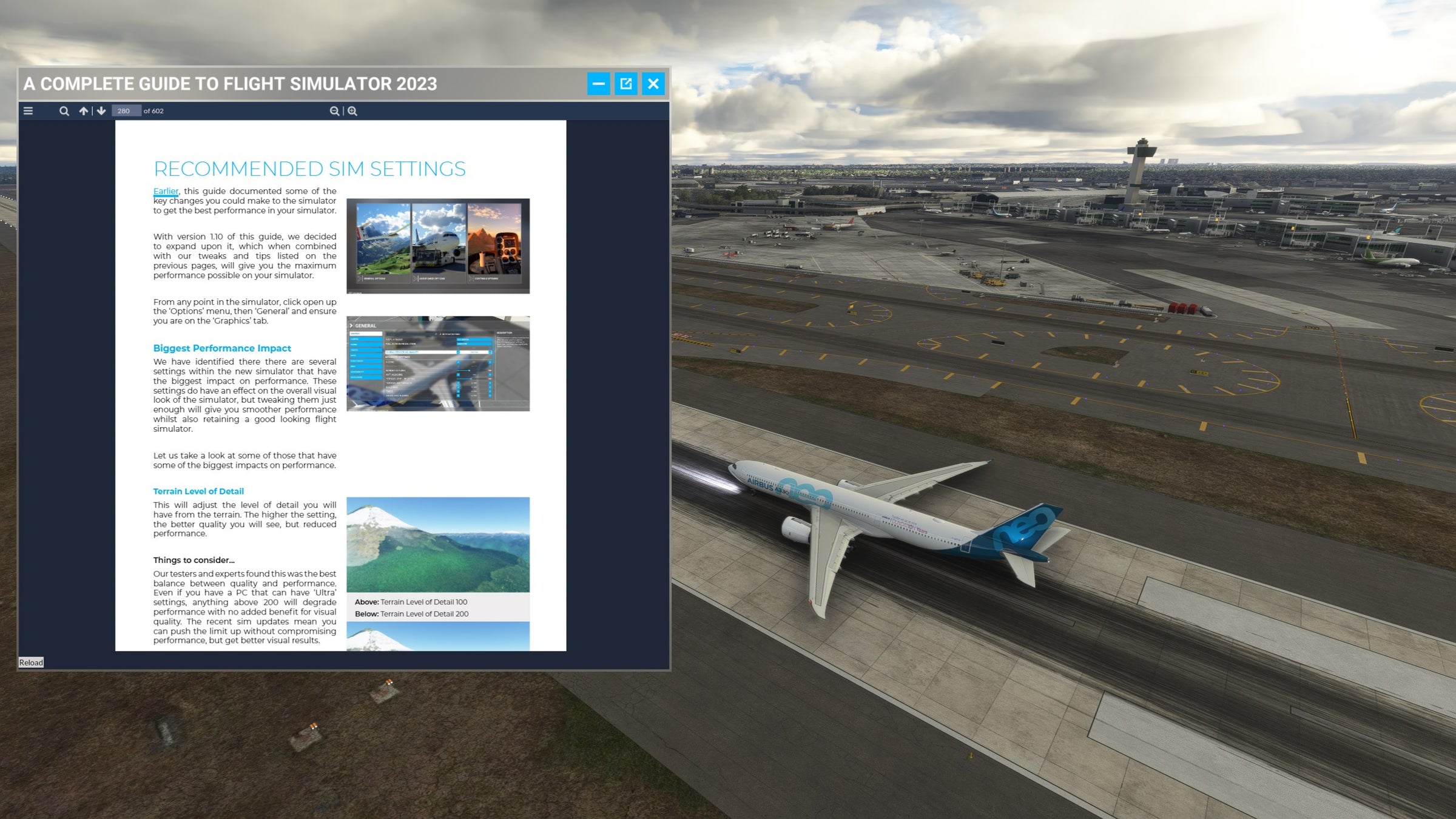Click the three-panel options menu screenshot
Viewport: 1456px width, 819px height.
tap(438, 244)
